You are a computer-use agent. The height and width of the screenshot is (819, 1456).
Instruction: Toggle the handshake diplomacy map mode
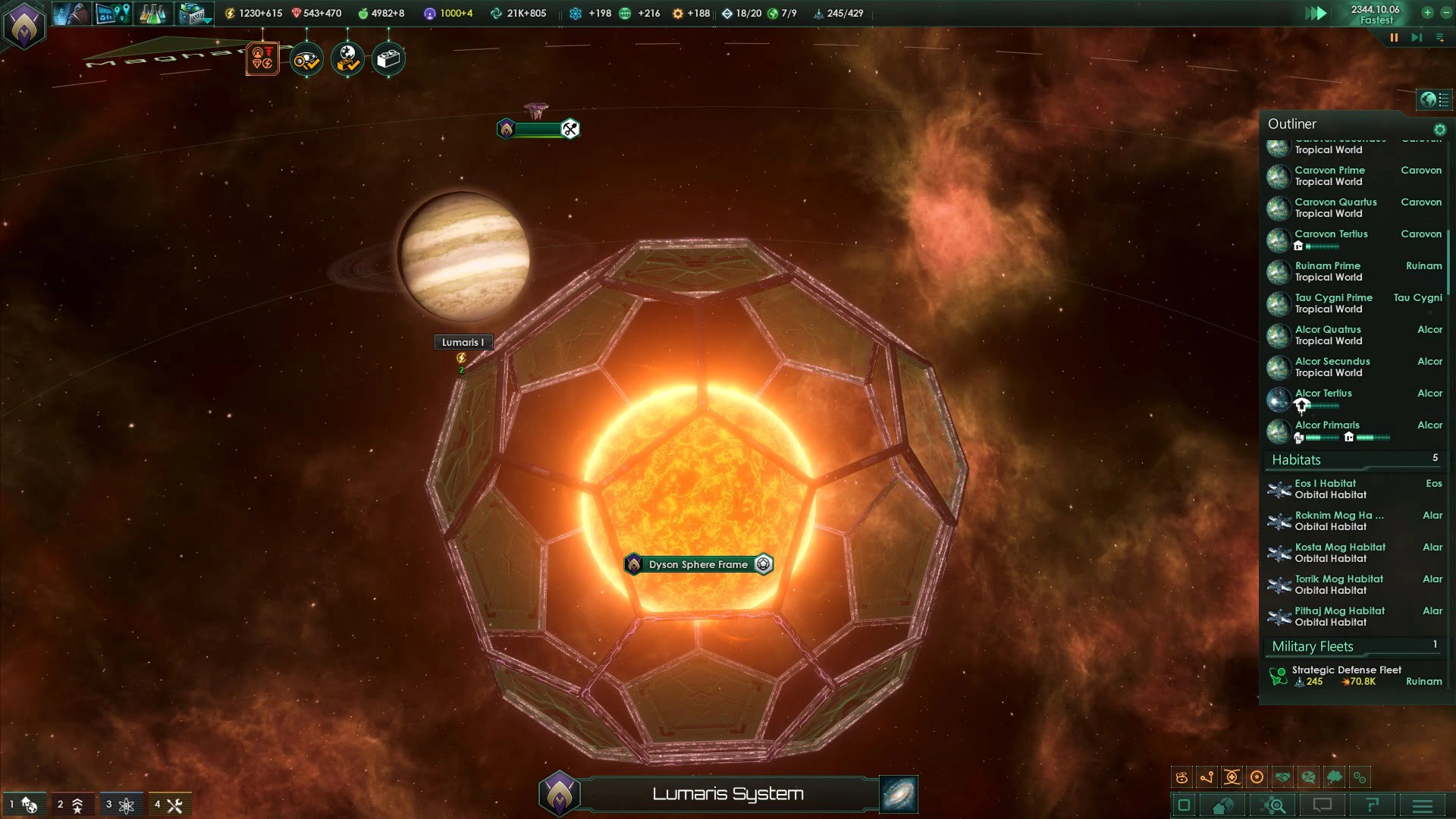click(x=1283, y=777)
